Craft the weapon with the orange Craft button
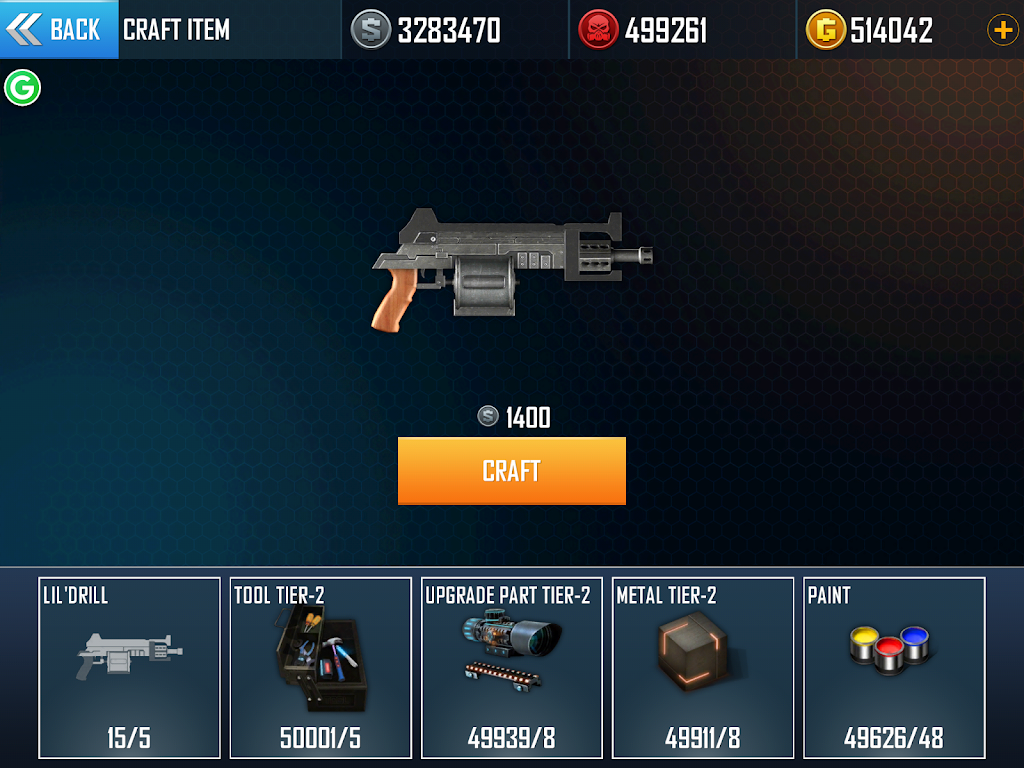Image resolution: width=1024 pixels, height=768 pixels. [x=511, y=471]
